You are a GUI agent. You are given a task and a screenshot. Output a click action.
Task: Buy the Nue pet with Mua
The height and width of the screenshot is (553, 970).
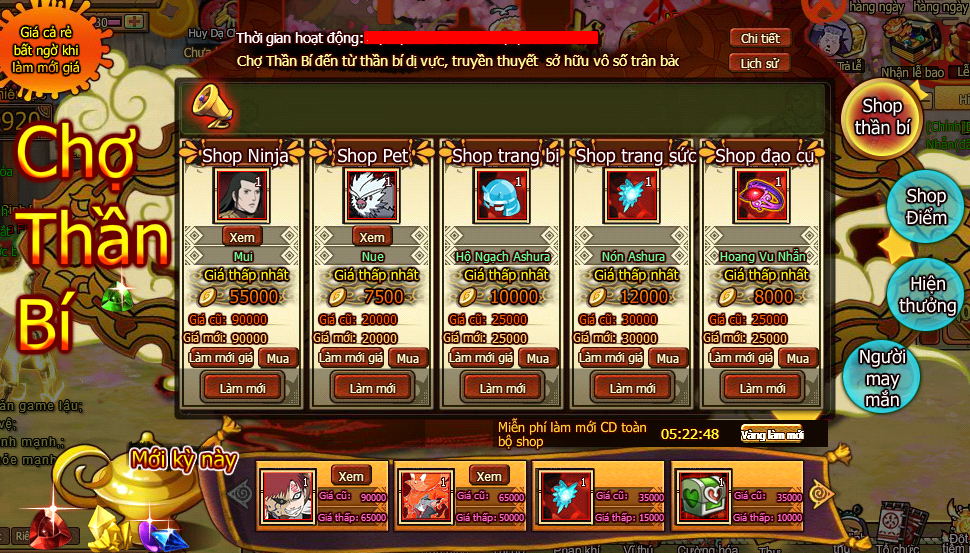coord(408,358)
